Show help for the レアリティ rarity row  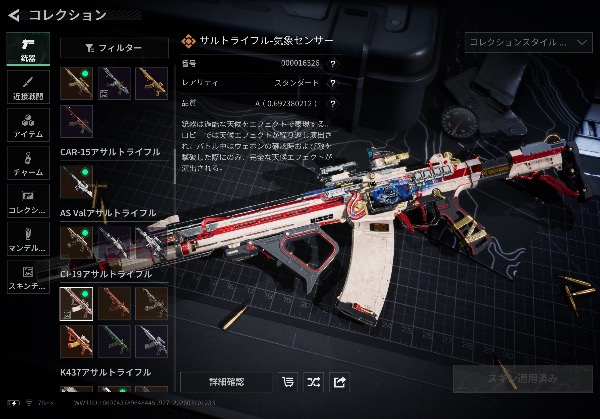pos(332,83)
